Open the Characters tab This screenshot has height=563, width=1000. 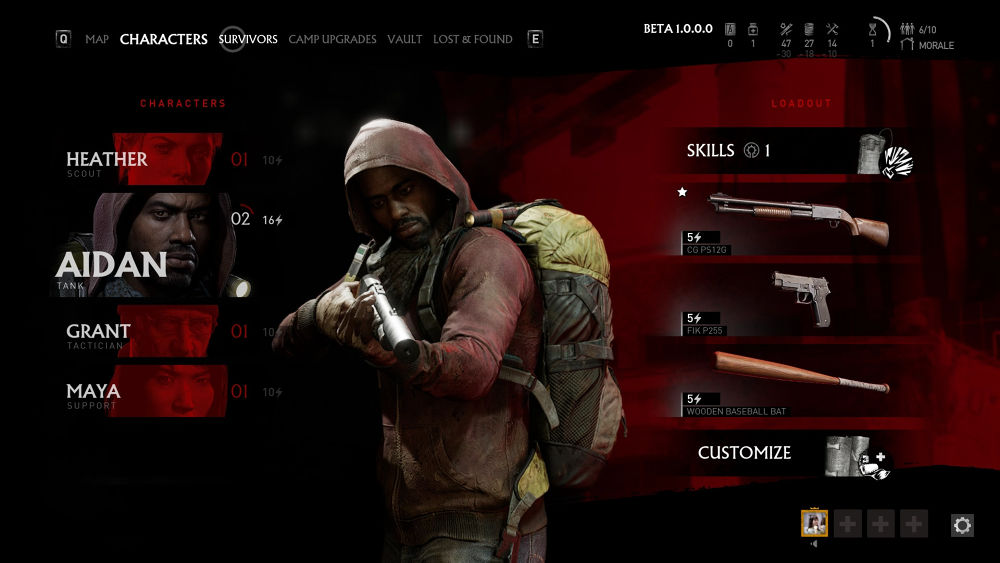click(x=163, y=39)
